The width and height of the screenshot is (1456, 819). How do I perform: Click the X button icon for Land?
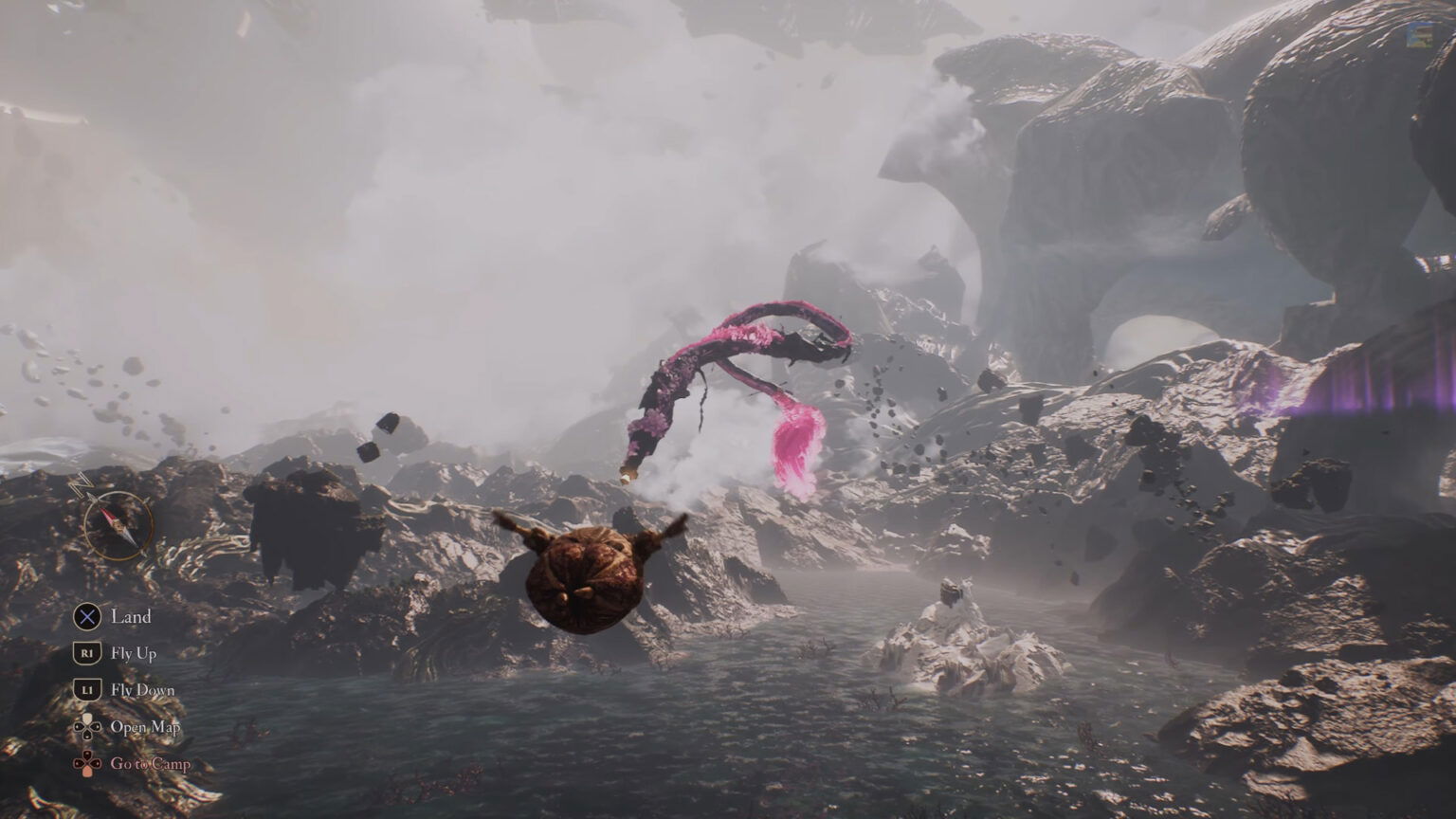coord(87,617)
